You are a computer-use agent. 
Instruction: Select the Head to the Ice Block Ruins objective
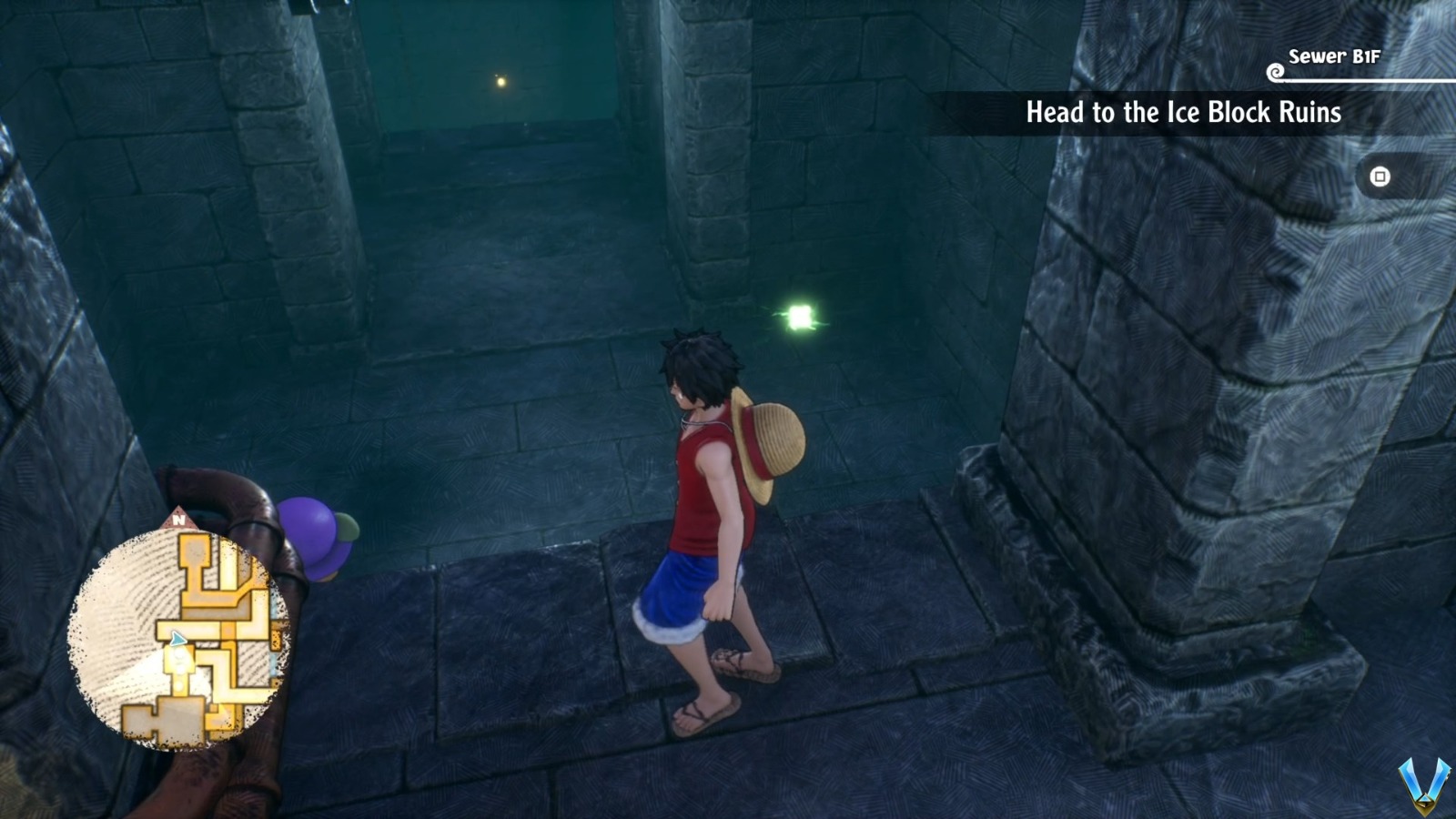click(1183, 113)
